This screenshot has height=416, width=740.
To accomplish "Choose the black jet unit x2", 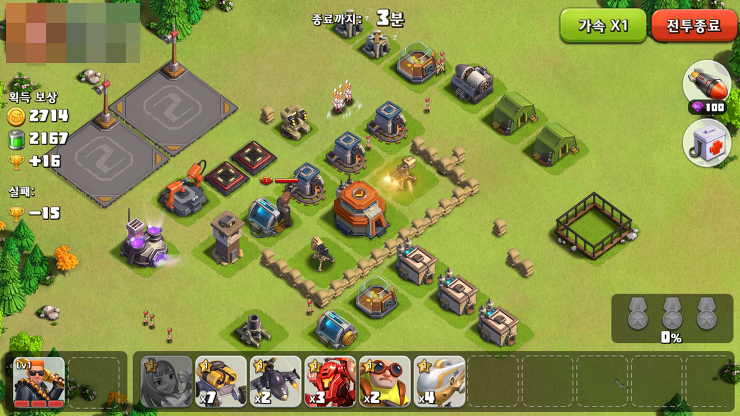I will (x=276, y=381).
